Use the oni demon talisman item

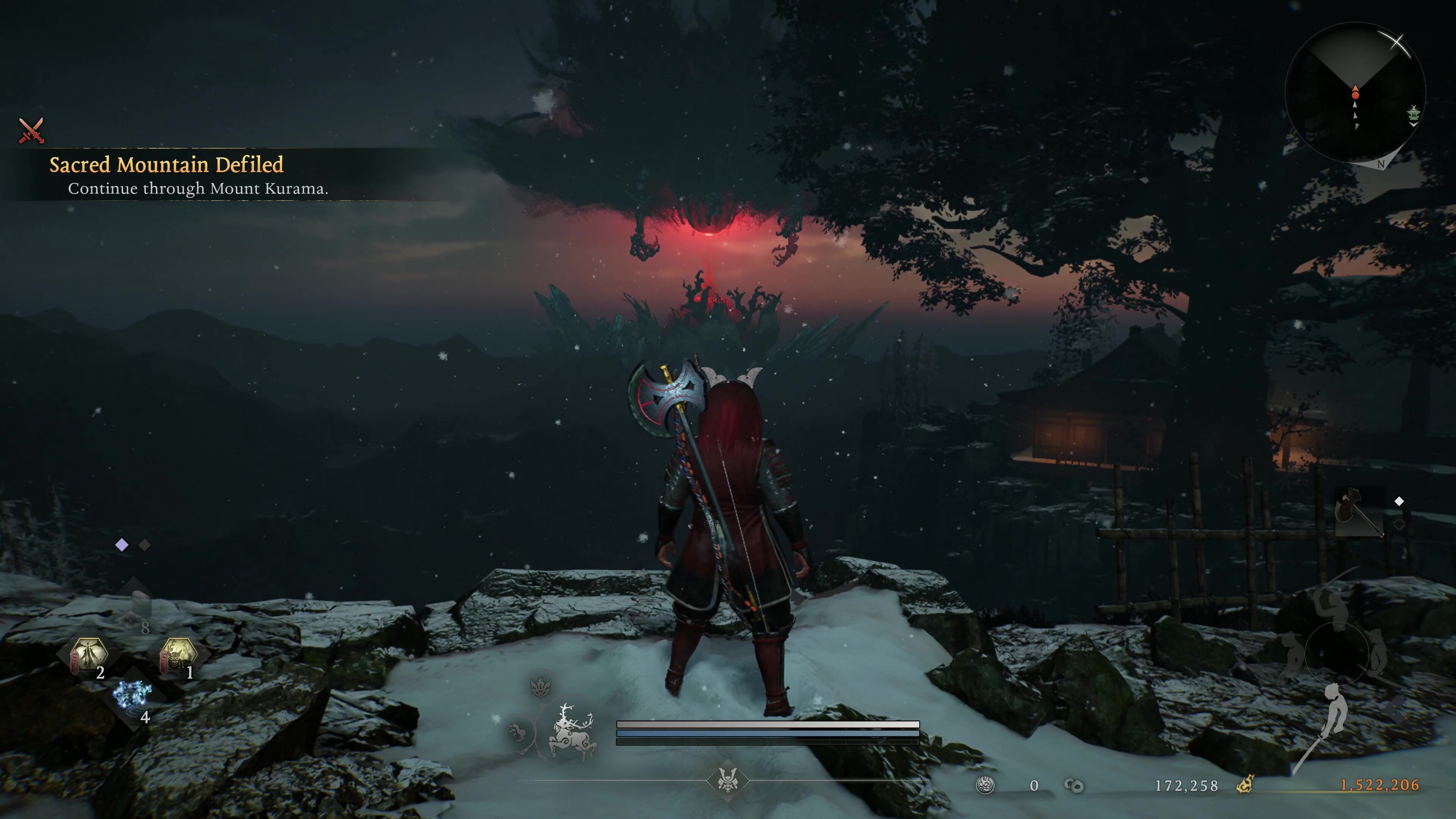(178, 655)
